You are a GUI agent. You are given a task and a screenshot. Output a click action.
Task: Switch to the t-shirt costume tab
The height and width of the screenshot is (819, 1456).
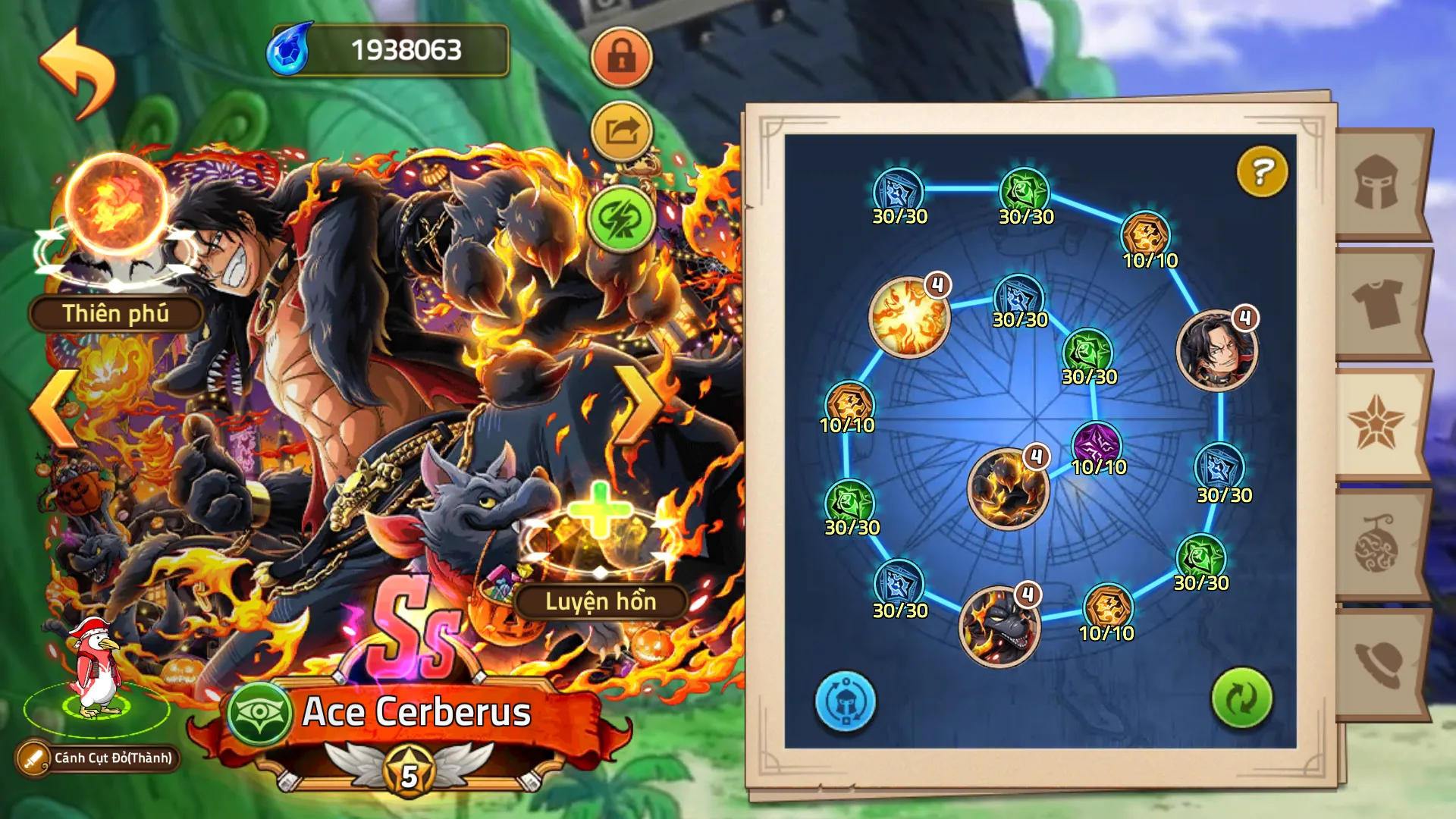click(1377, 303)
